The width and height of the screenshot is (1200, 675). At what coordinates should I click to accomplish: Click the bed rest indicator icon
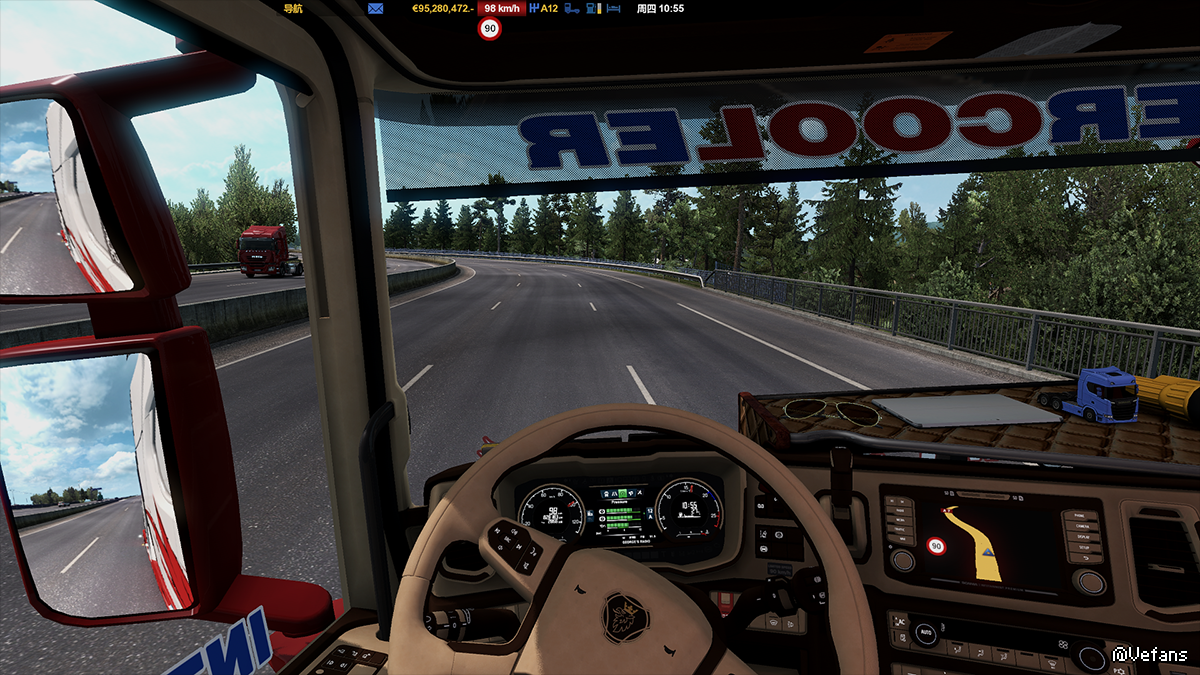(614, 8)
